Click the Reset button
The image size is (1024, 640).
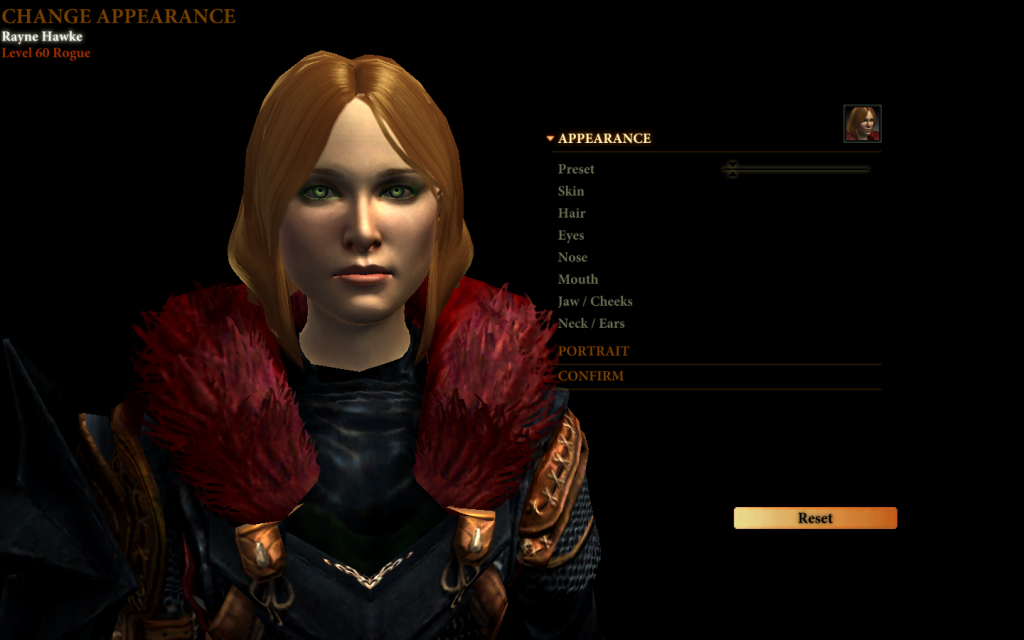[815, 518]
